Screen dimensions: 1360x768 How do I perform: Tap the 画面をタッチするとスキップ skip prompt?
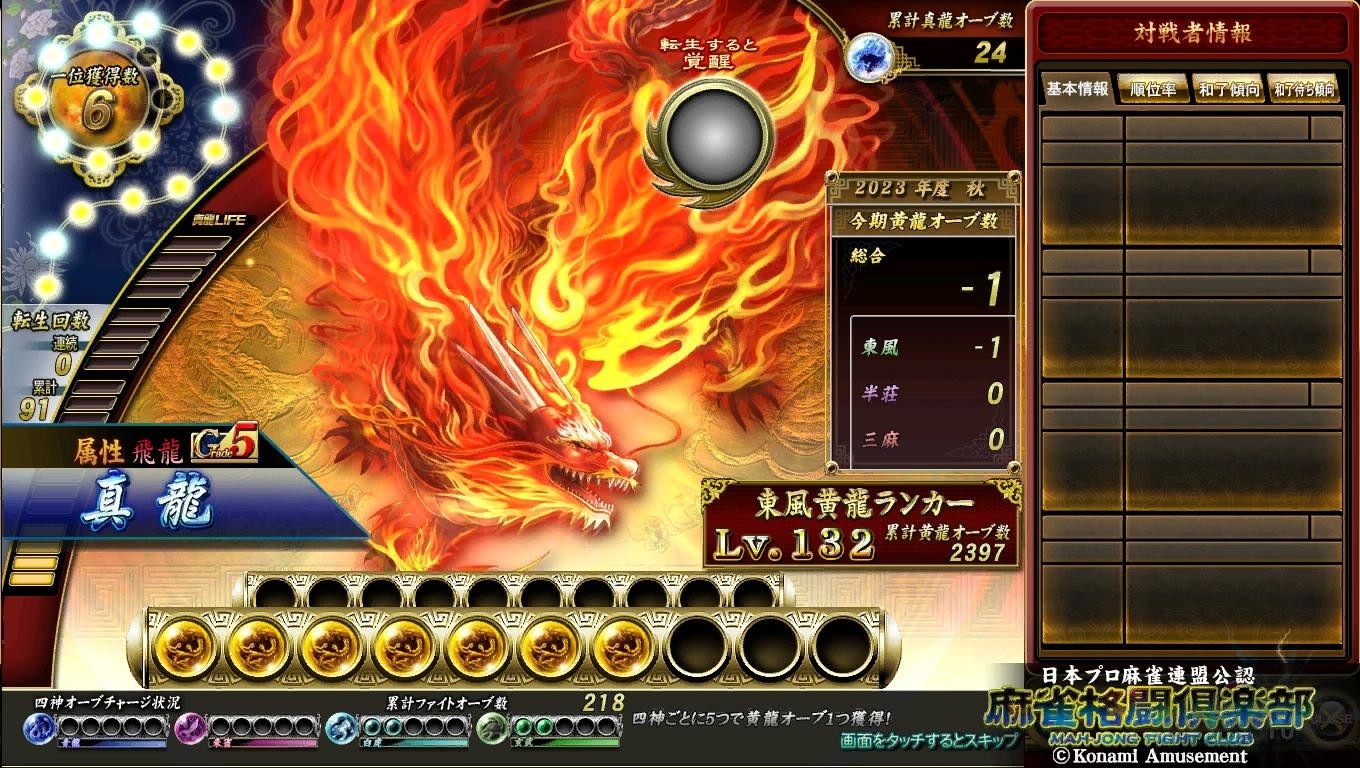tap(929, 740)
